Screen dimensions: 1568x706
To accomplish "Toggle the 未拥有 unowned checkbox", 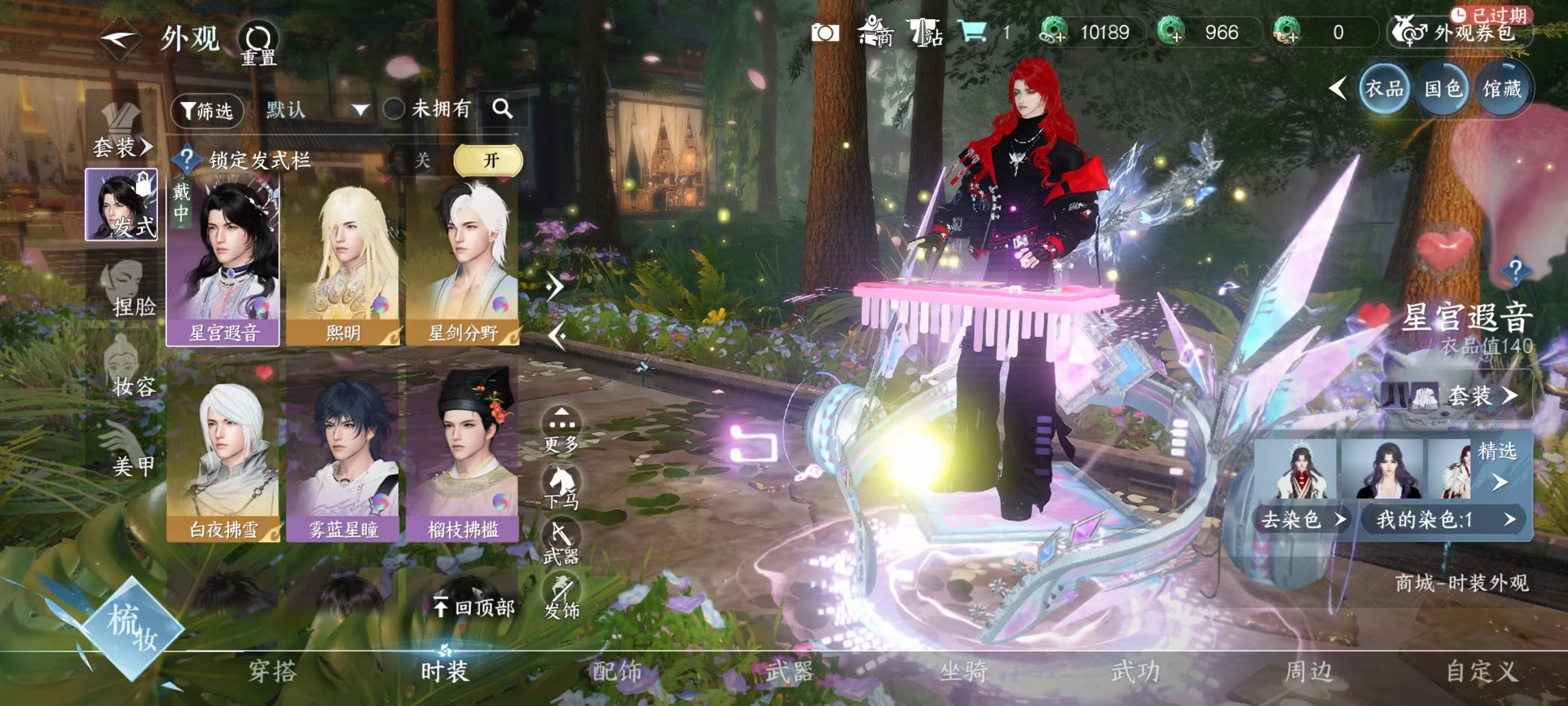I will click(x=394, y=110).
